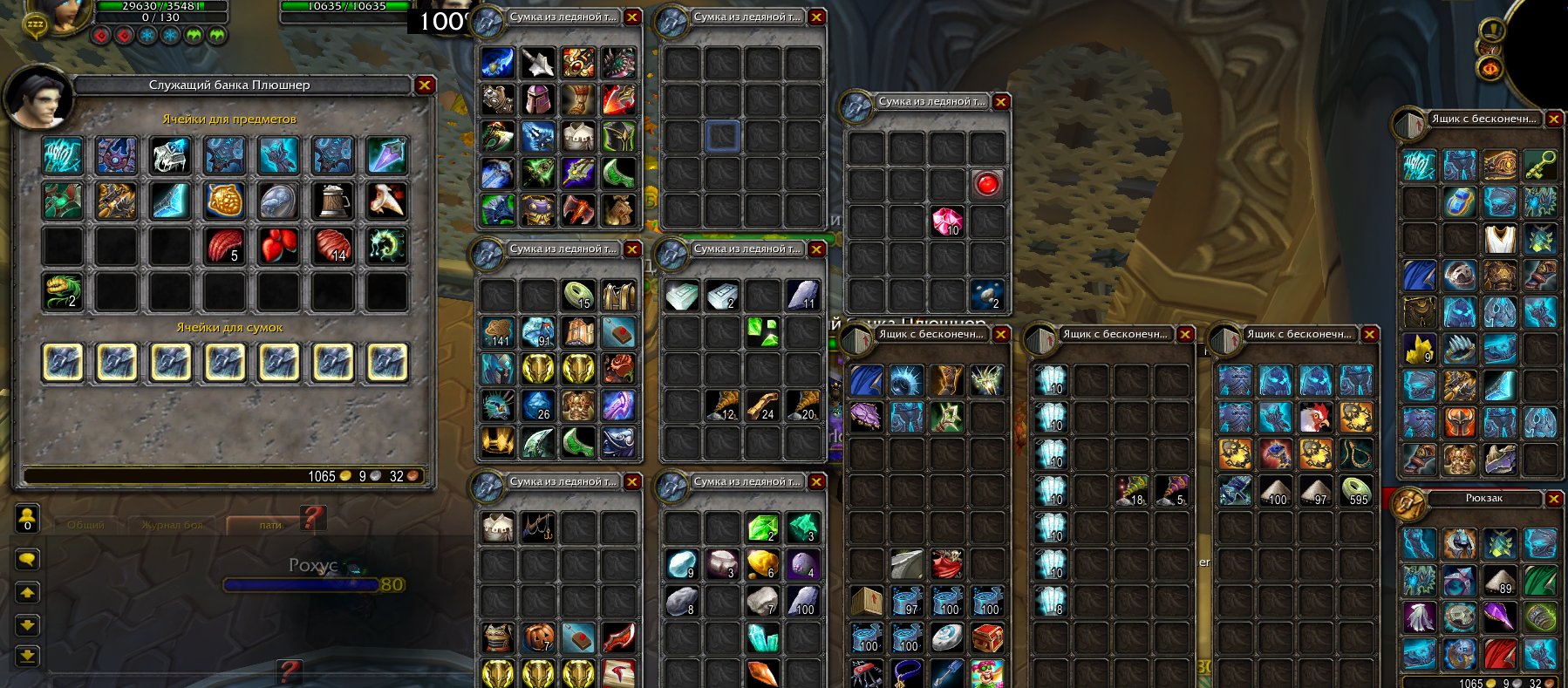1568x688 pixels.
Task: Close the Служащий банка Плюшнер bank window
Action: 425,85
